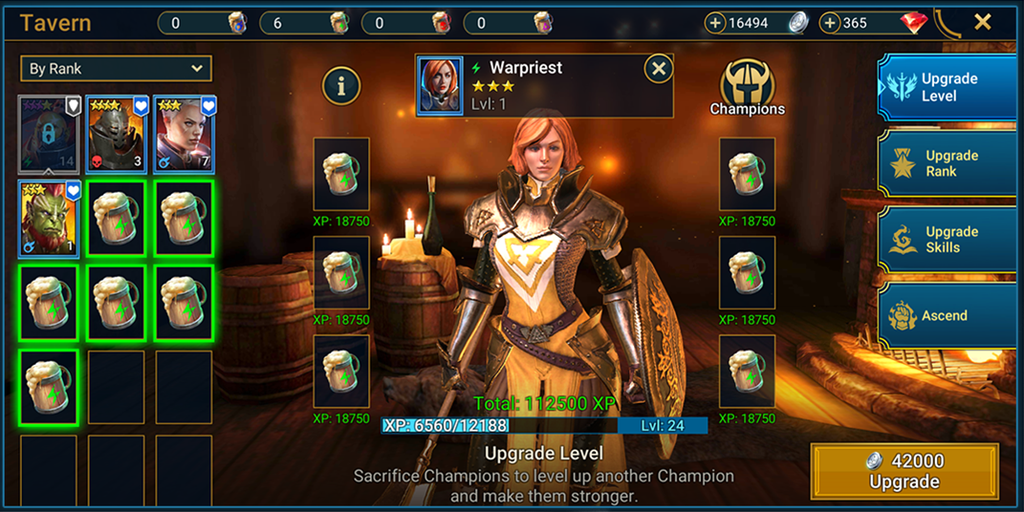Select the green orc champion portrait

(x=48, y=219)
